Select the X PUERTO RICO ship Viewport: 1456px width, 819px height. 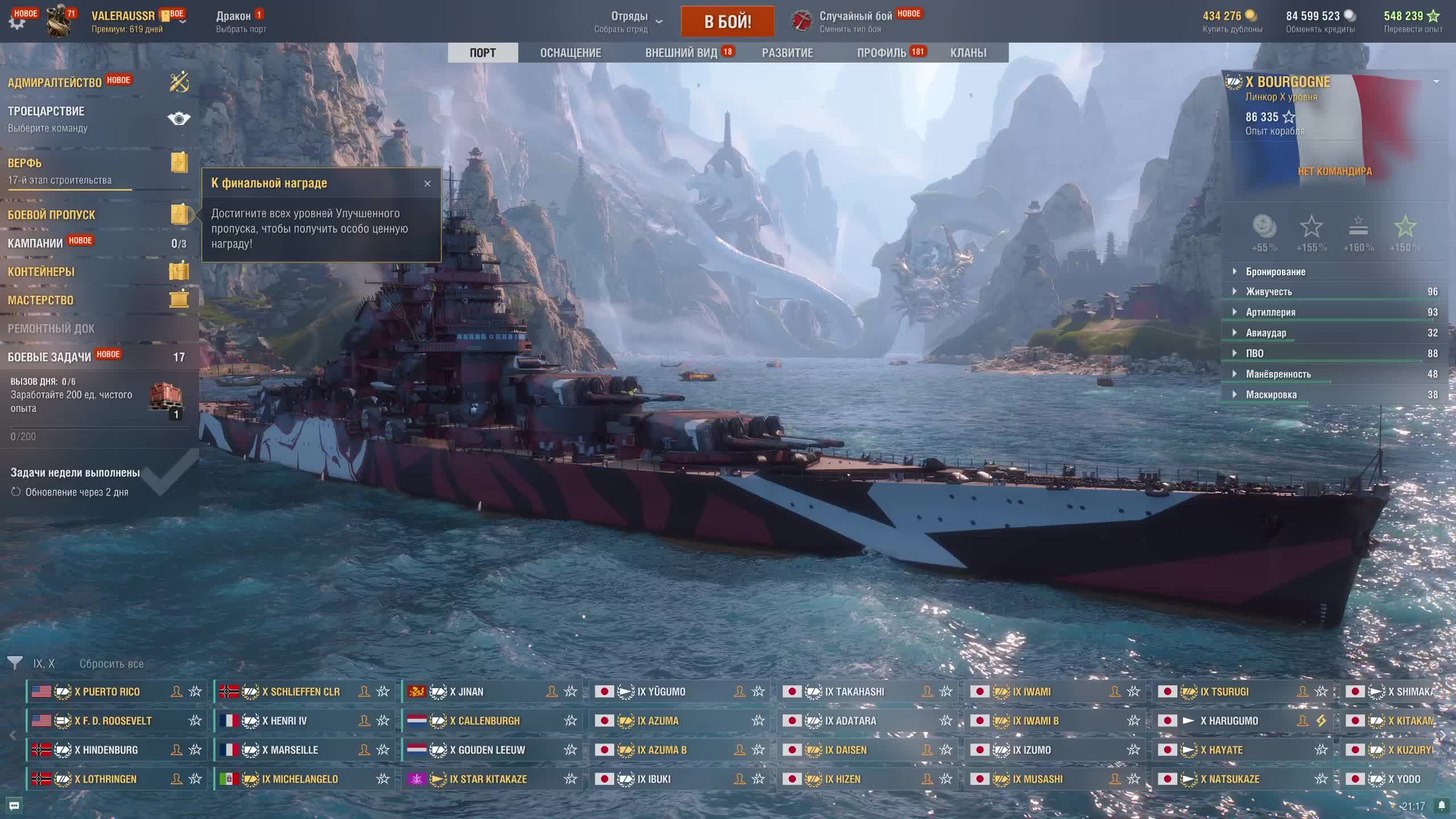tap(107, 692)
